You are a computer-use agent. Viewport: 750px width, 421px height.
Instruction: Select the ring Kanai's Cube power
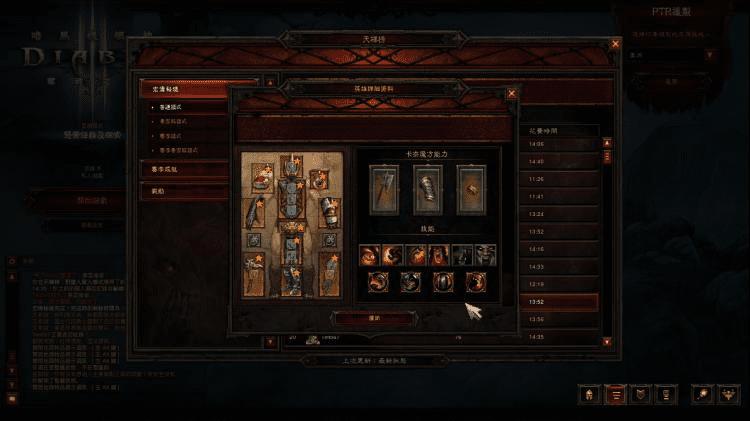(471, 187)
